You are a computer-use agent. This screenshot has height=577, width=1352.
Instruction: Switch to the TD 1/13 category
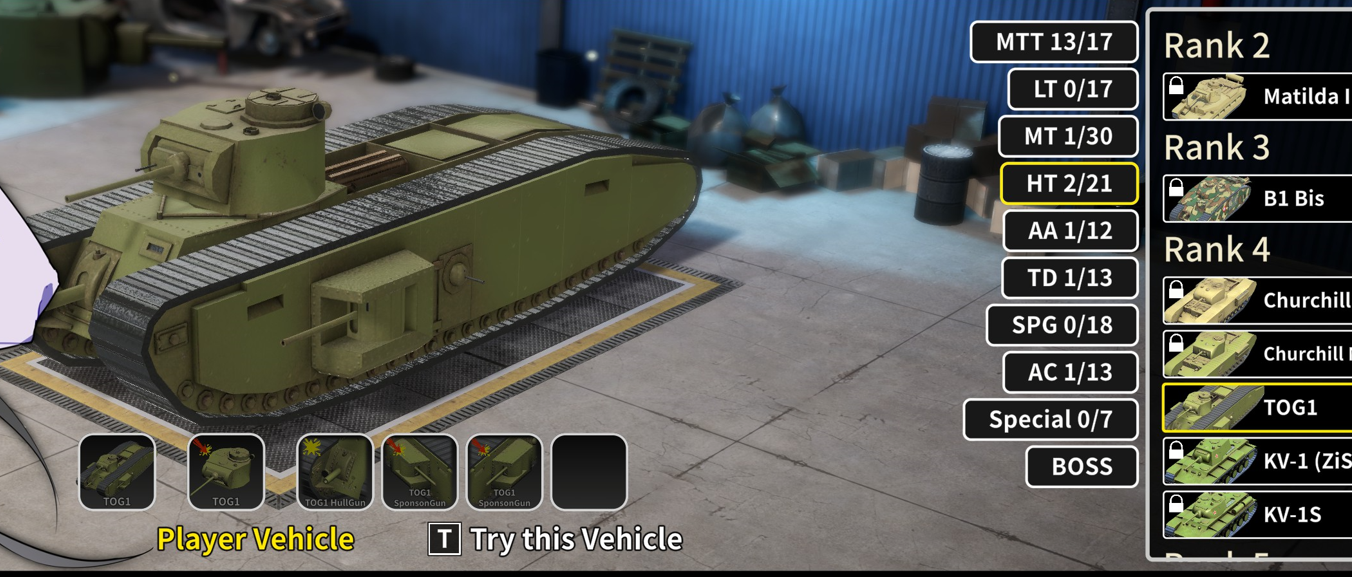tap(1070, 277)
